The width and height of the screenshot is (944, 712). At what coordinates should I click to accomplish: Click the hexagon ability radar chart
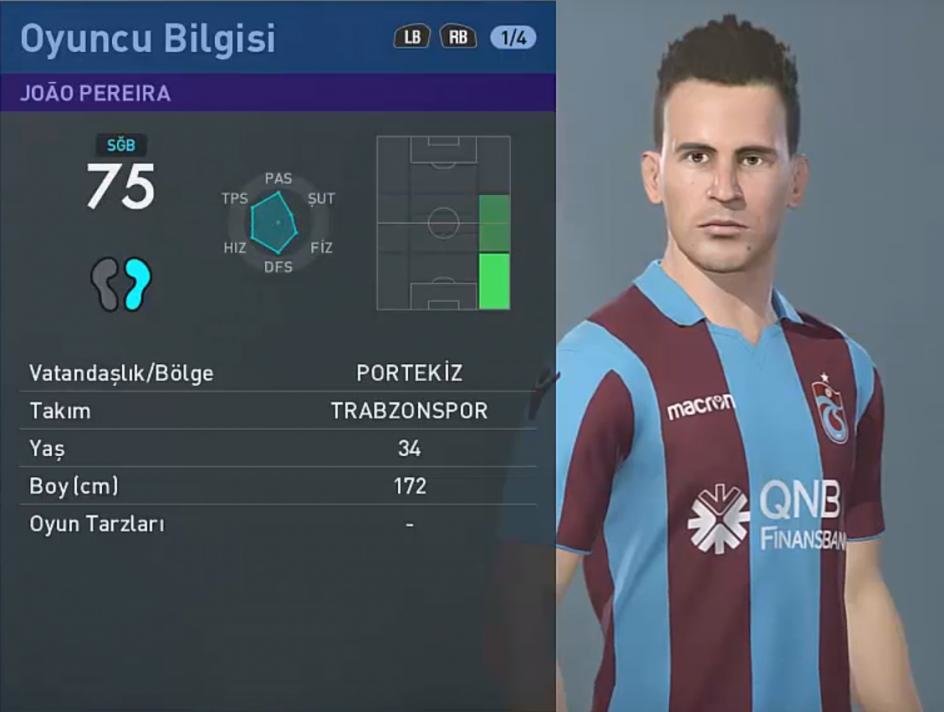click(x=274, y=223)
